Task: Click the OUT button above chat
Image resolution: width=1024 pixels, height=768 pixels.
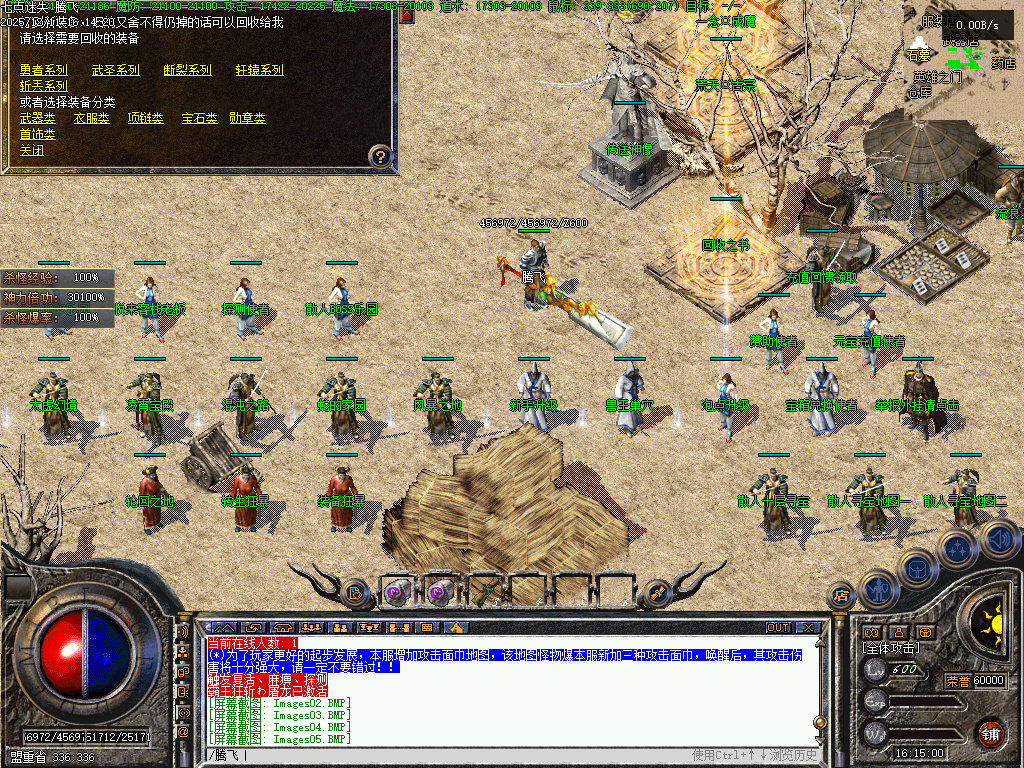Action: point(778,628)
